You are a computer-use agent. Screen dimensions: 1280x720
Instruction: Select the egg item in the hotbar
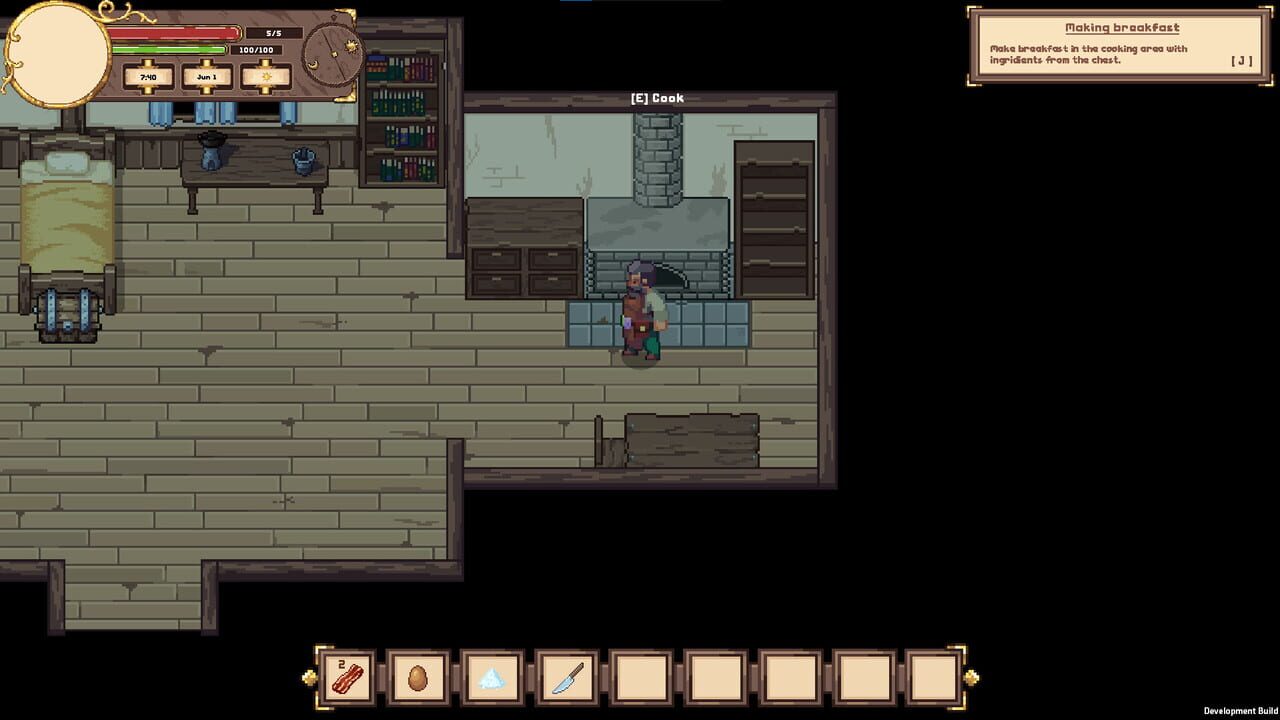pyautogui.click(x=418, y=680)
